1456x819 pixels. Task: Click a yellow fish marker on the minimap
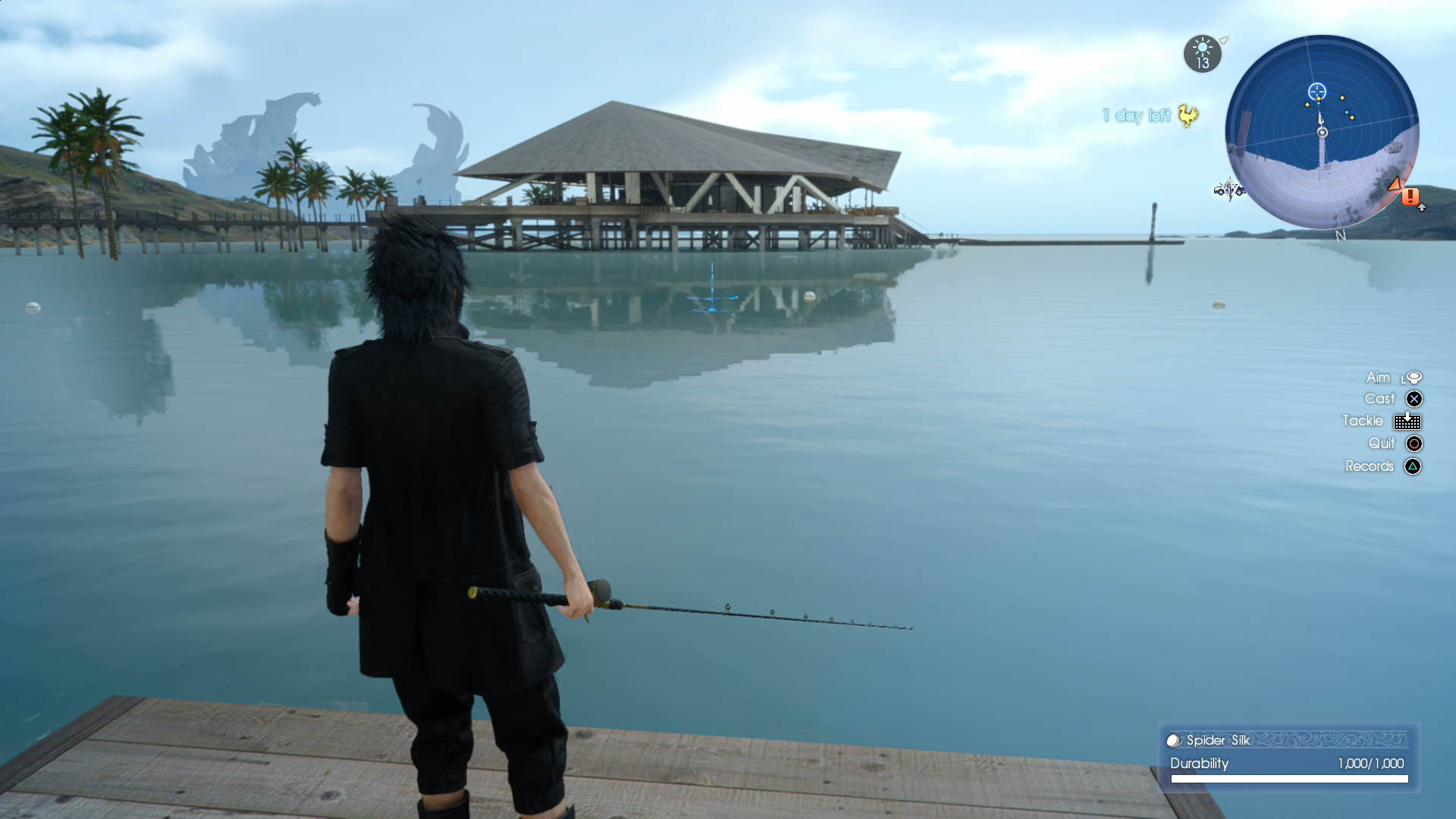coord(1342,98)
